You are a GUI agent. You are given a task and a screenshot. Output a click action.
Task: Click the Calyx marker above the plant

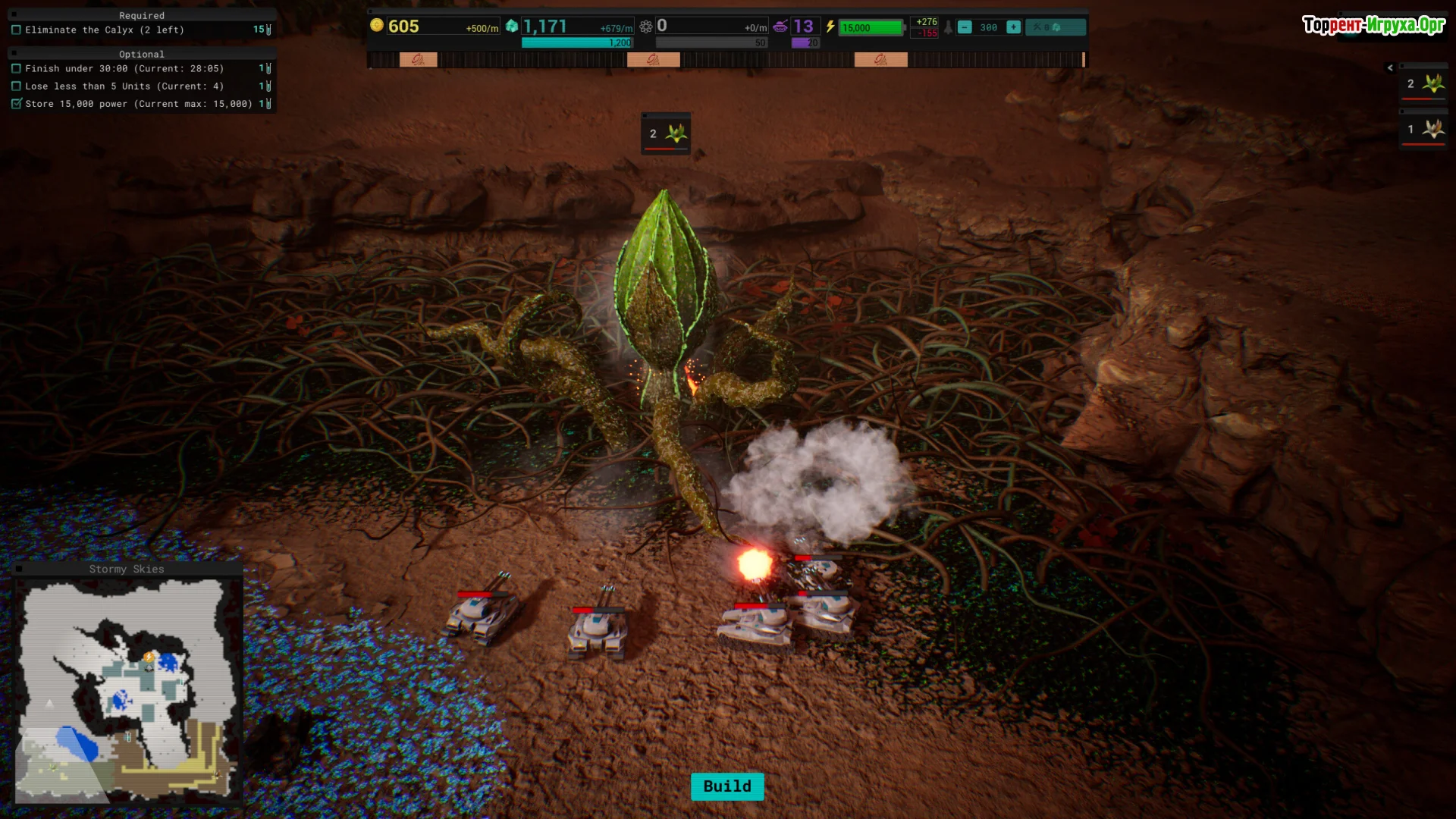click(x=666, y=134)
